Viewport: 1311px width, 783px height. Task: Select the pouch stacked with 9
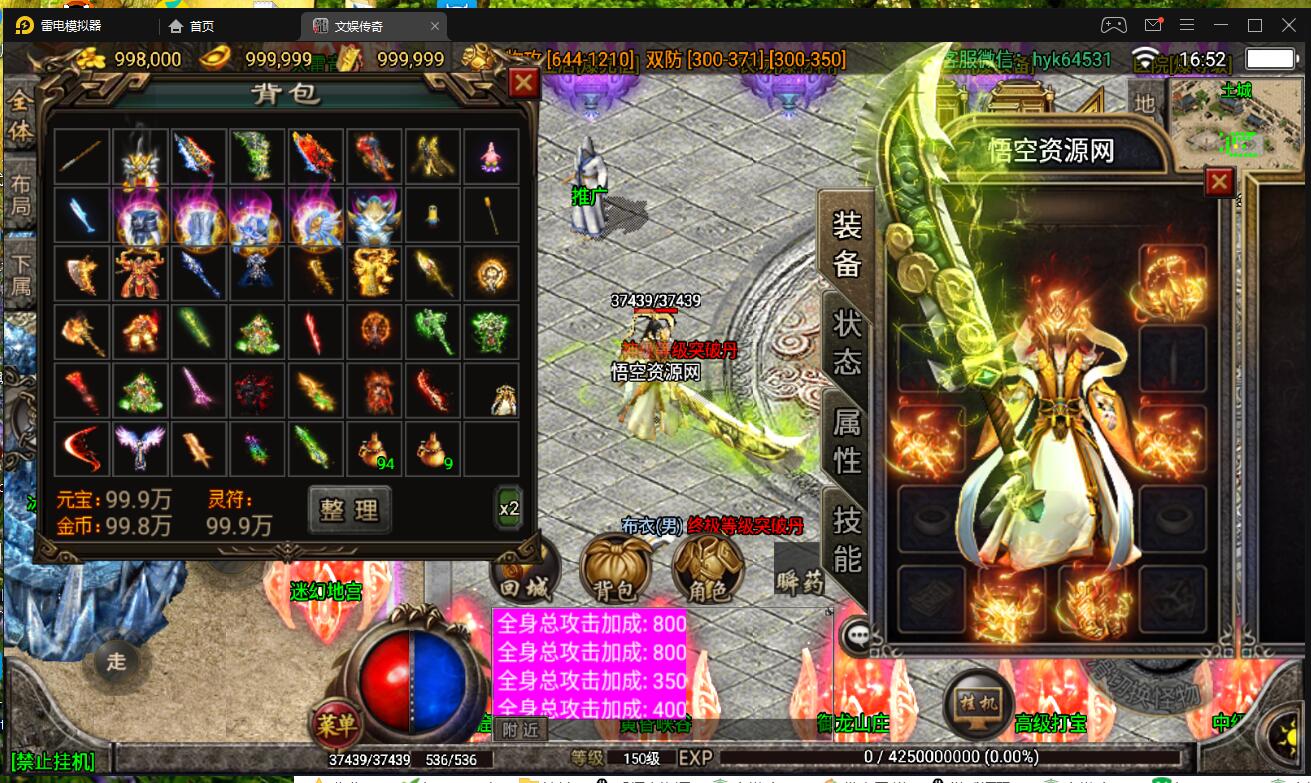point(433,448)
